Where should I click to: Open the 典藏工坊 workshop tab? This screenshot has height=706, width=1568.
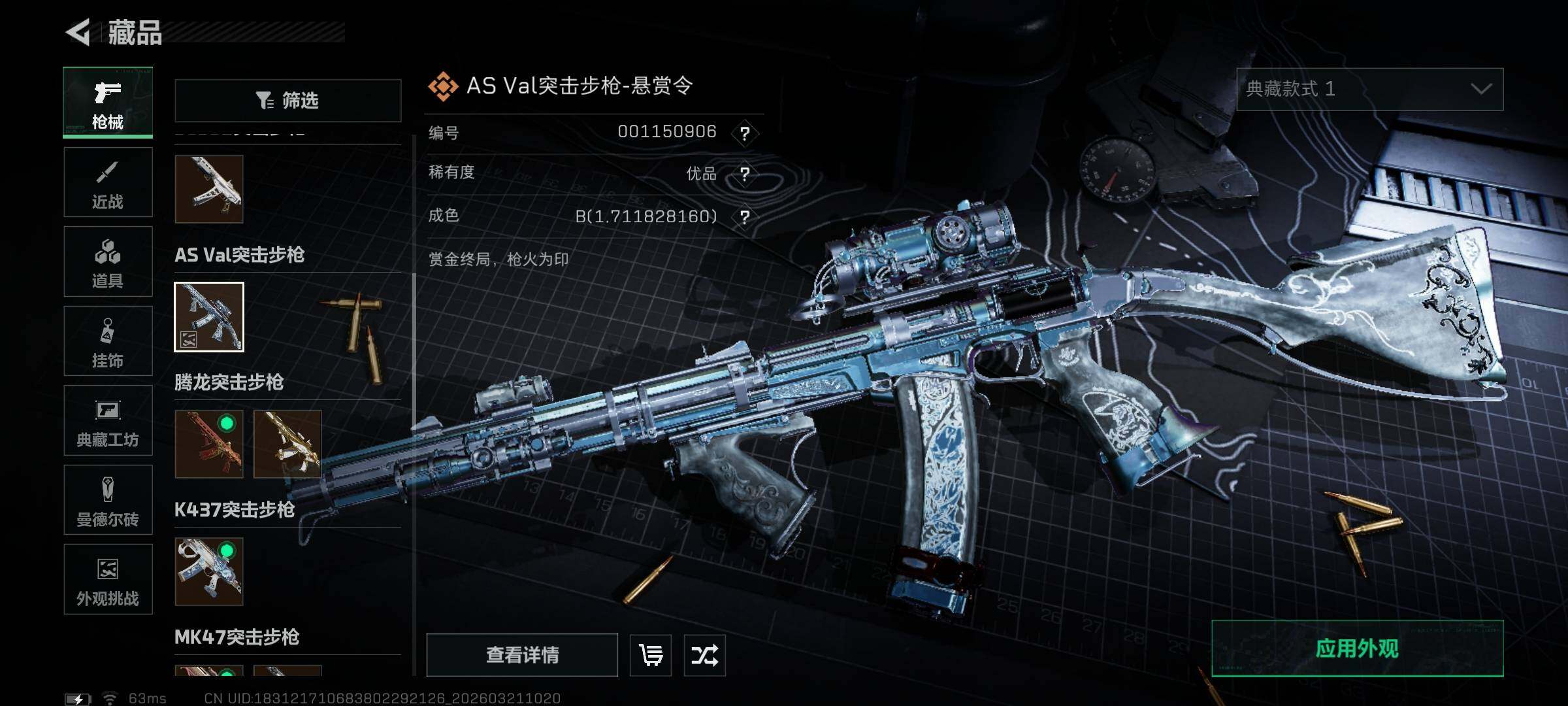click(x=108, y=420)
